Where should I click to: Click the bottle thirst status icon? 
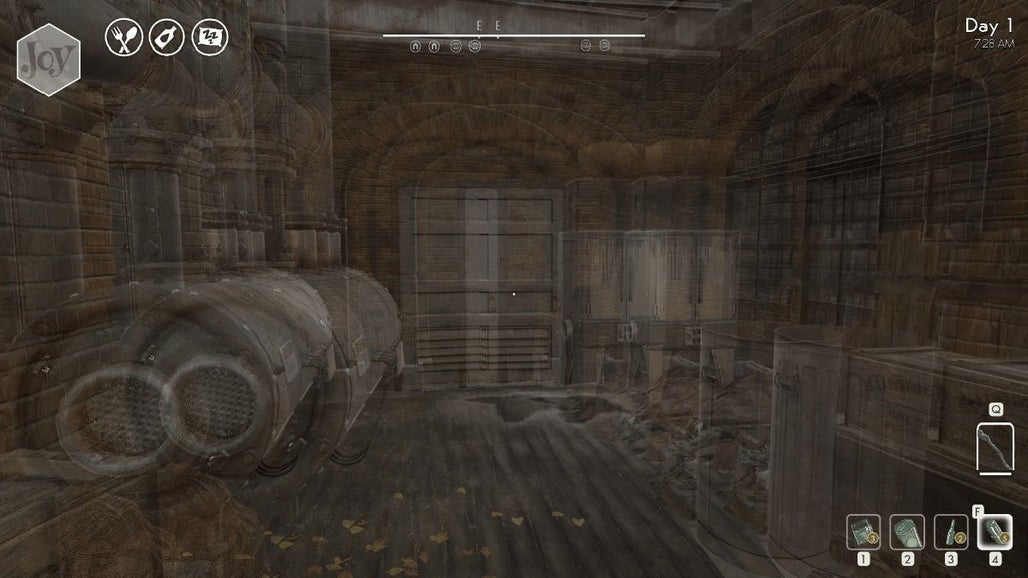[x=166, y=38]
